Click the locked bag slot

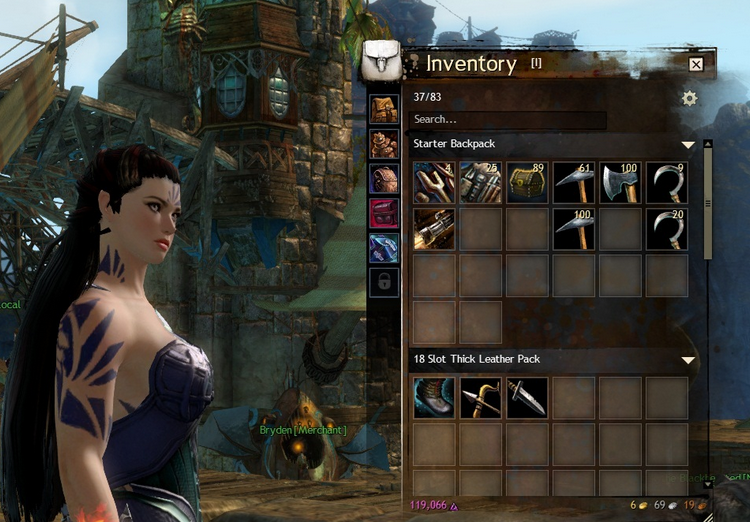[x=384, y=282]
